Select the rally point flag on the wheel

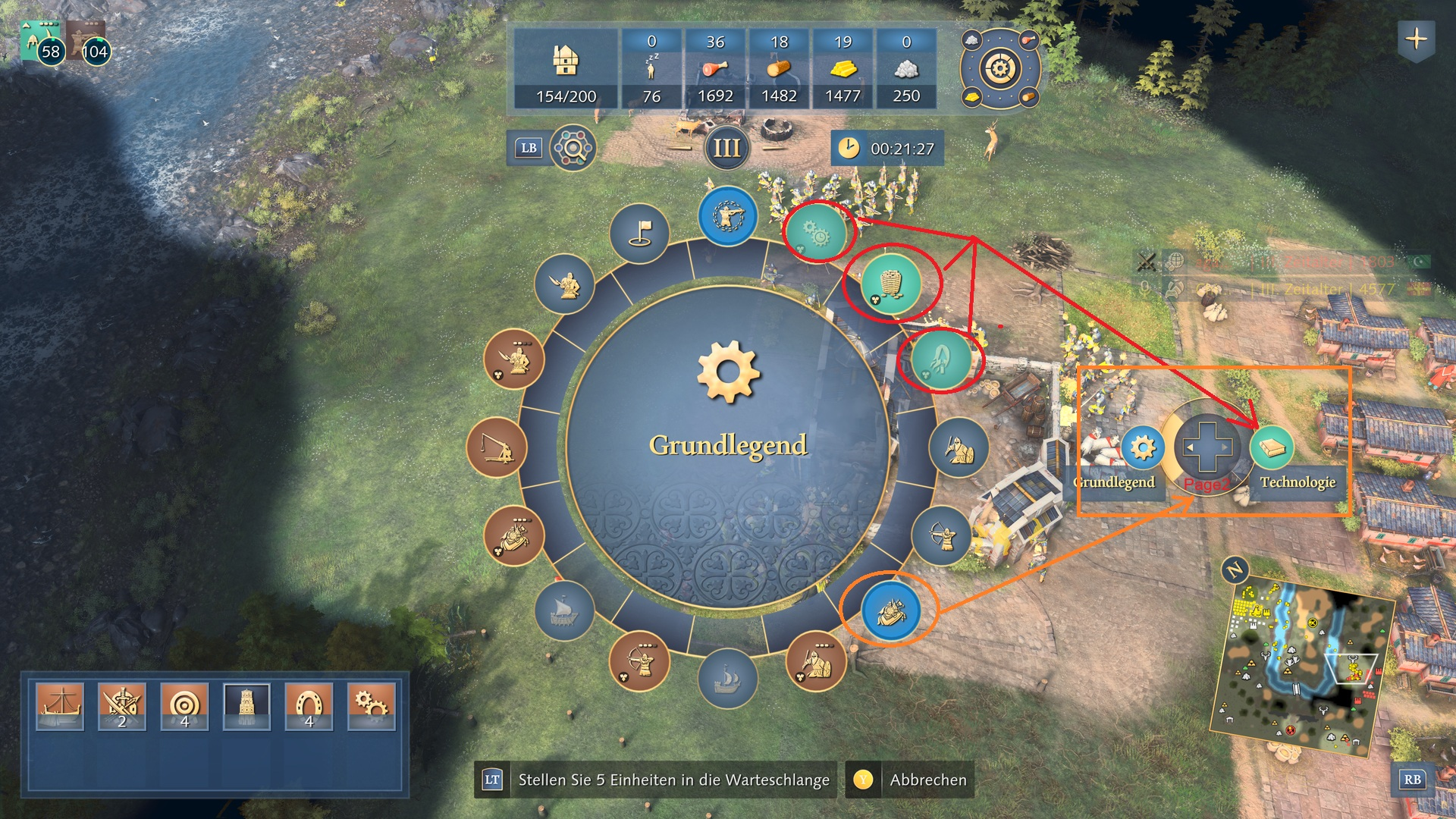click(x=639, y=233)
